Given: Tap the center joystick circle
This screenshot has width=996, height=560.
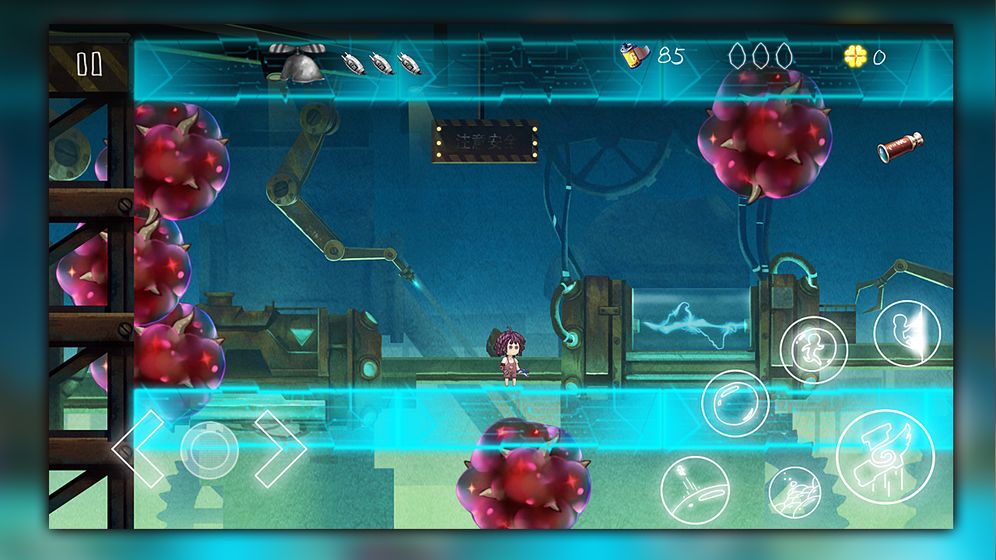Looking at the screenshot, I should coord(207,447).
